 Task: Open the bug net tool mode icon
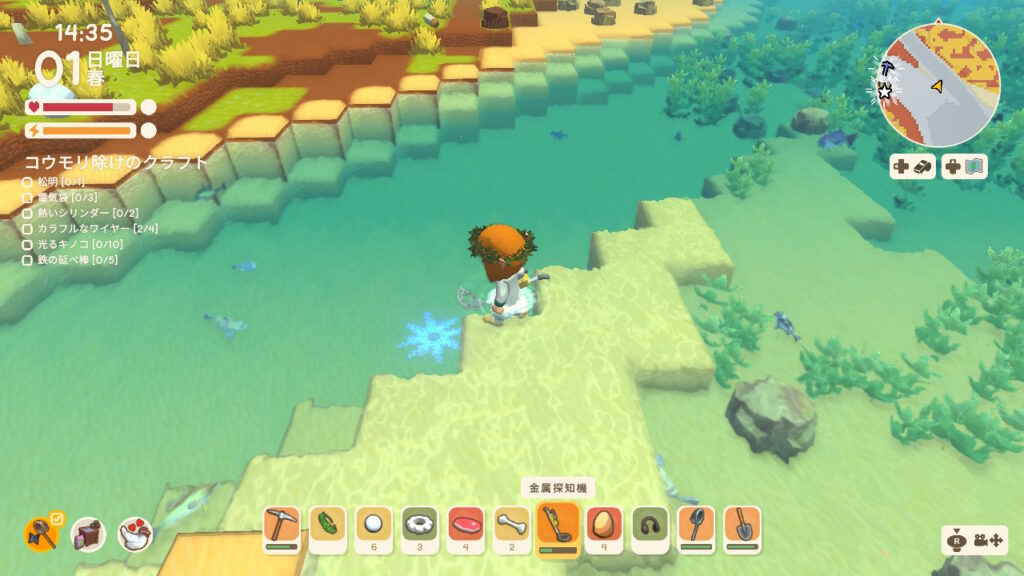(x=41, y=534)
